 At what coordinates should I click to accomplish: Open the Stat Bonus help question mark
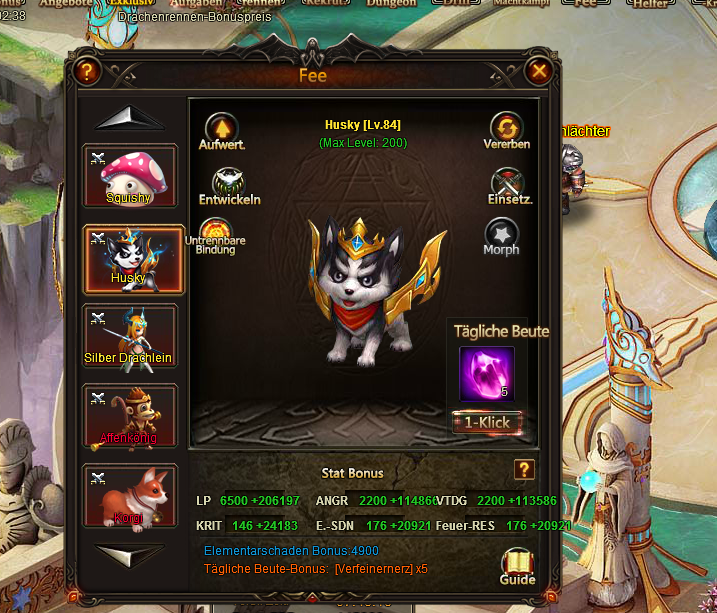pyautogui.click(x=524, y=470)
